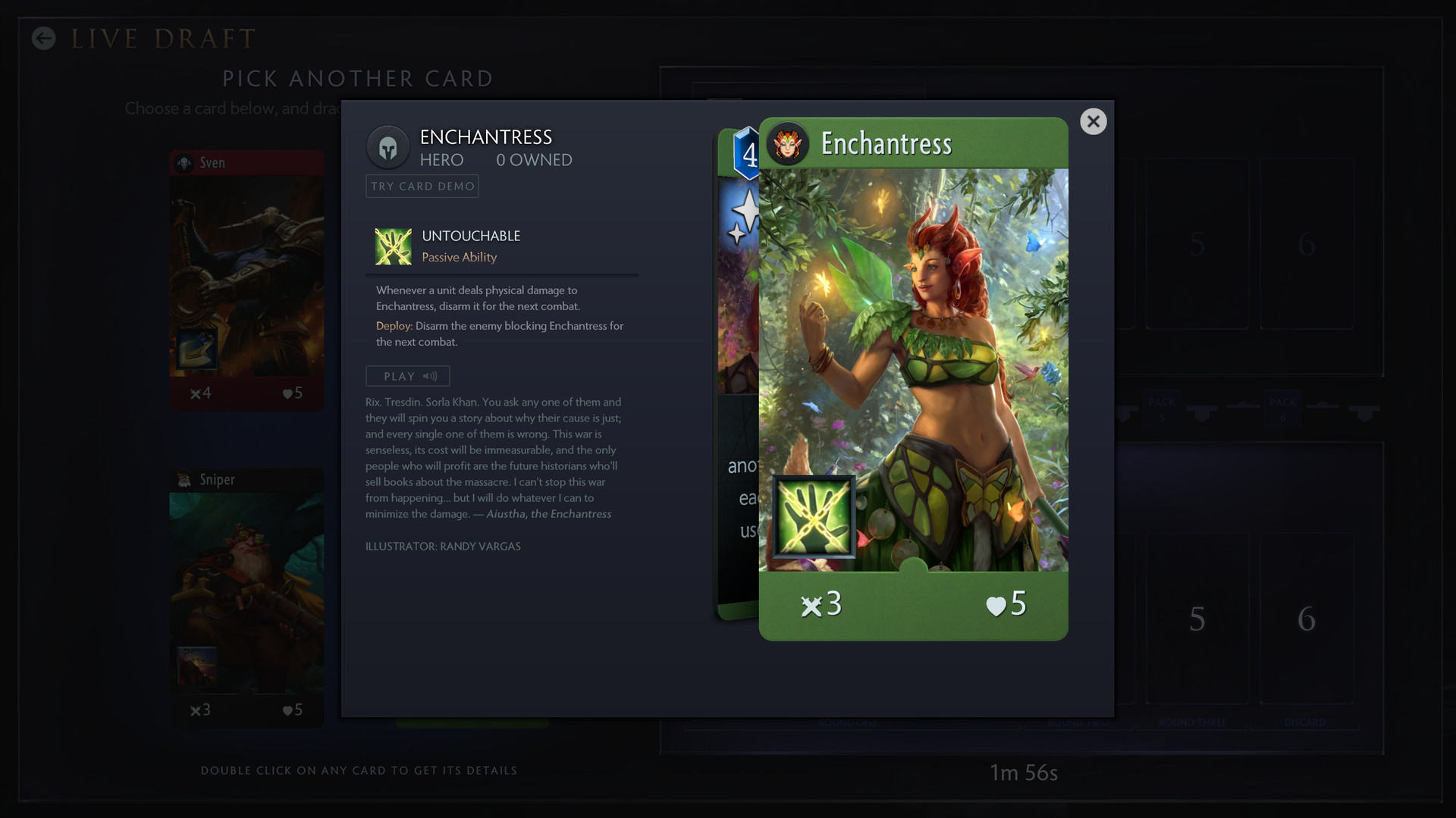Click the hero helmet icon beside ENCHANTRESS
Screen dimensions: 1456x818
tap(388, 146)
